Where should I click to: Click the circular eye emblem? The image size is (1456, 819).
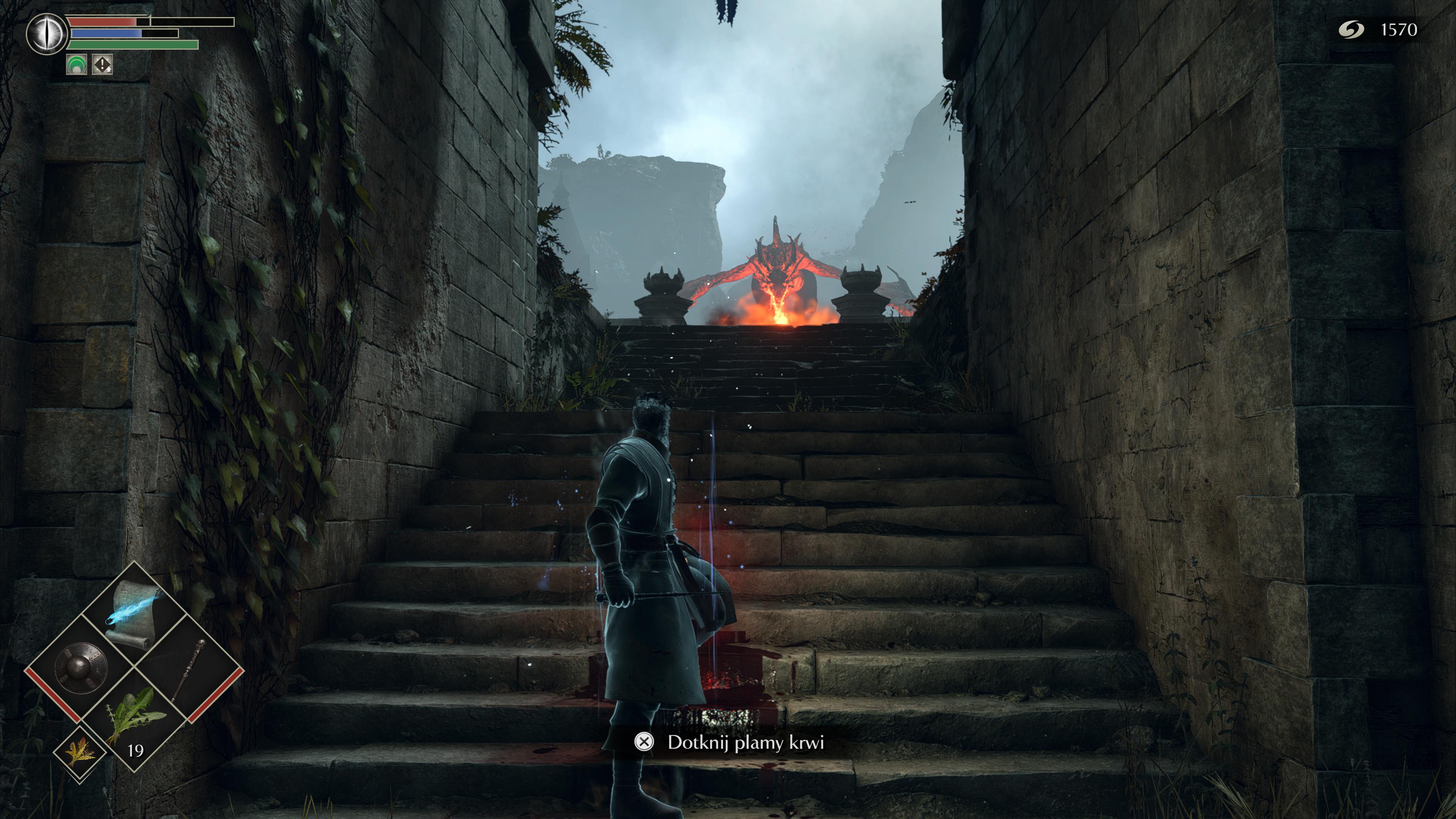click(x=46, y=34)
